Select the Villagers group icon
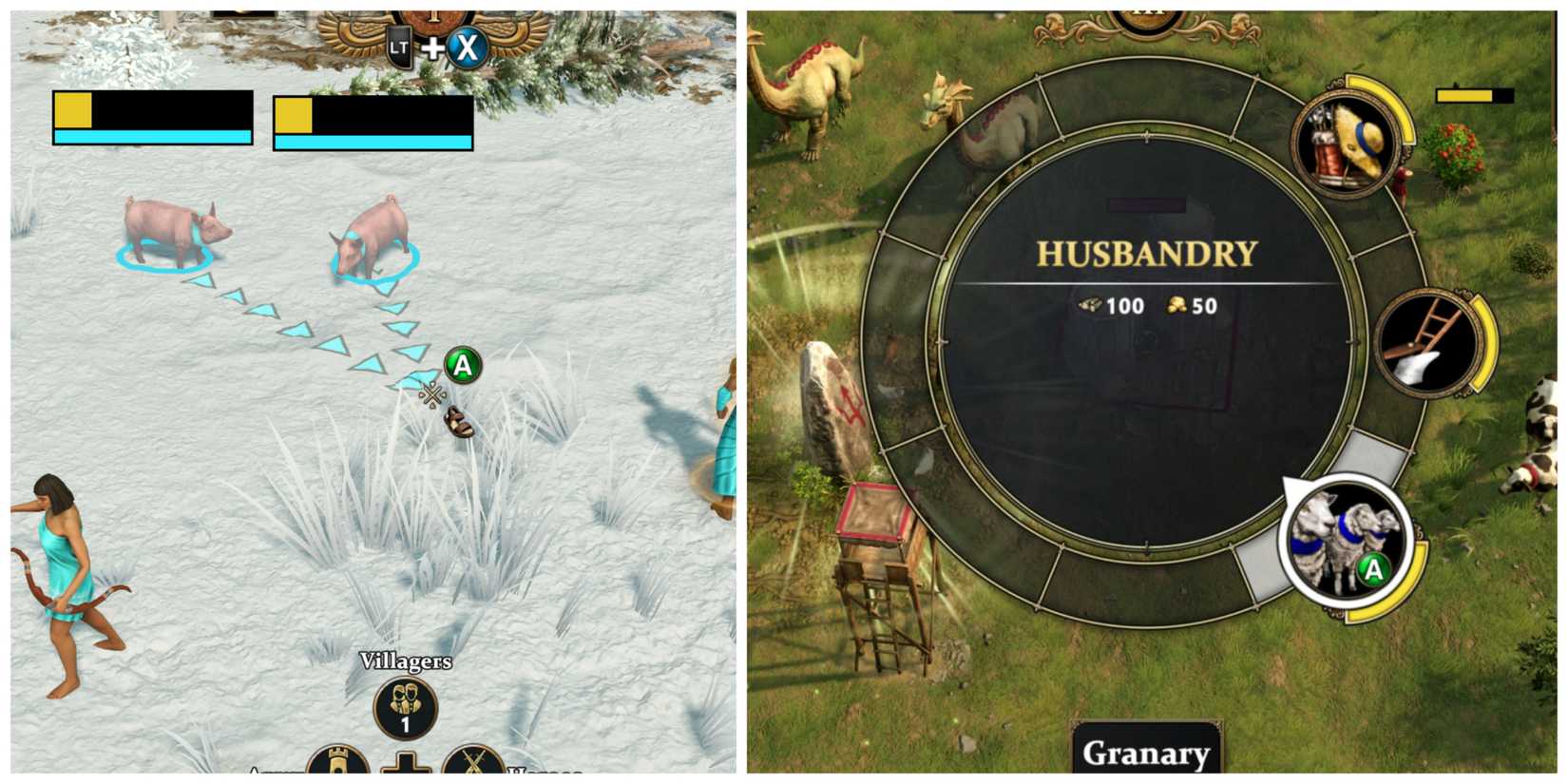This screenshot has height=784, width=1568. click(x=405, y=705)
